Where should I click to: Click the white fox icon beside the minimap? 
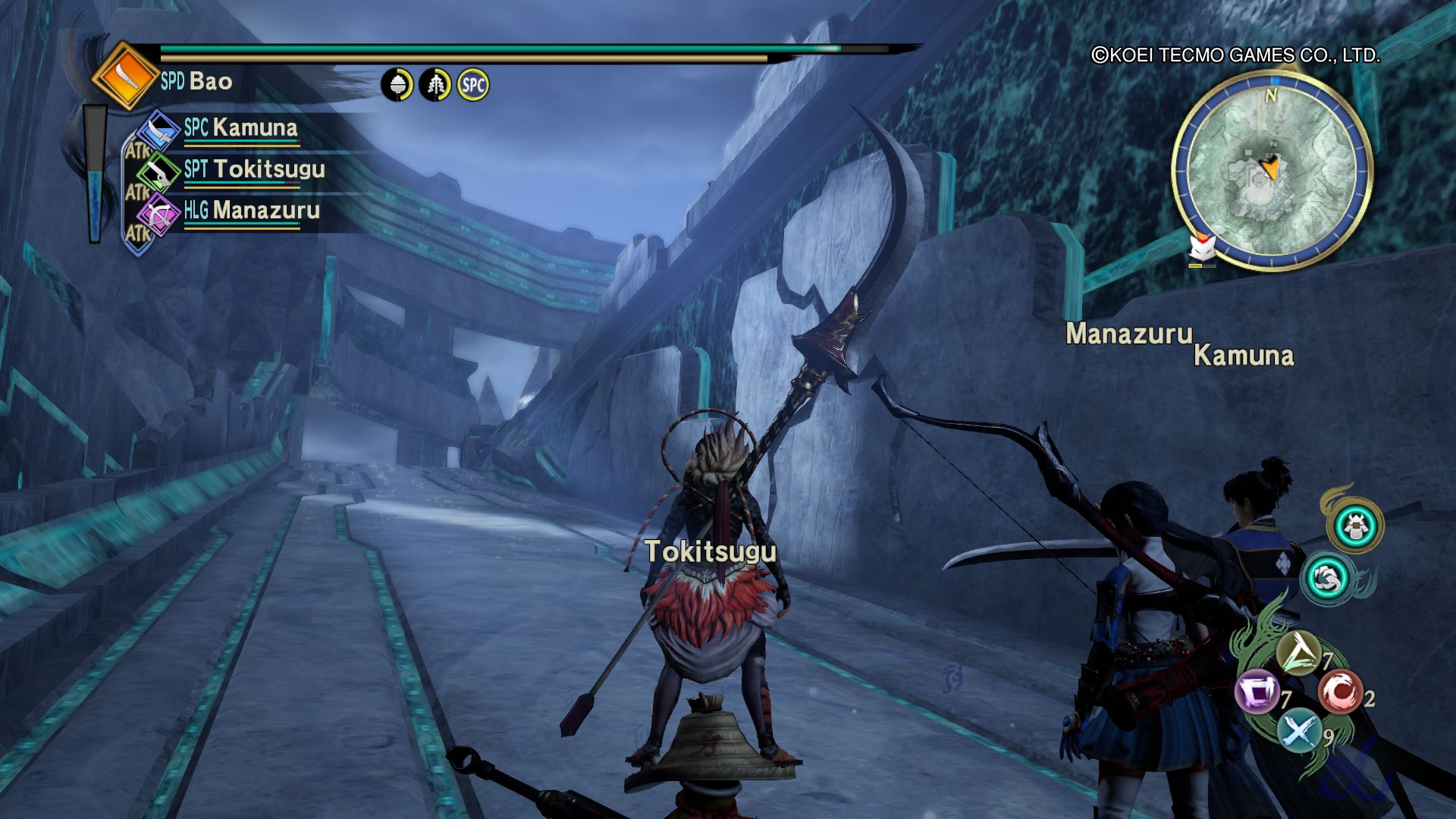coord(1202,248)
